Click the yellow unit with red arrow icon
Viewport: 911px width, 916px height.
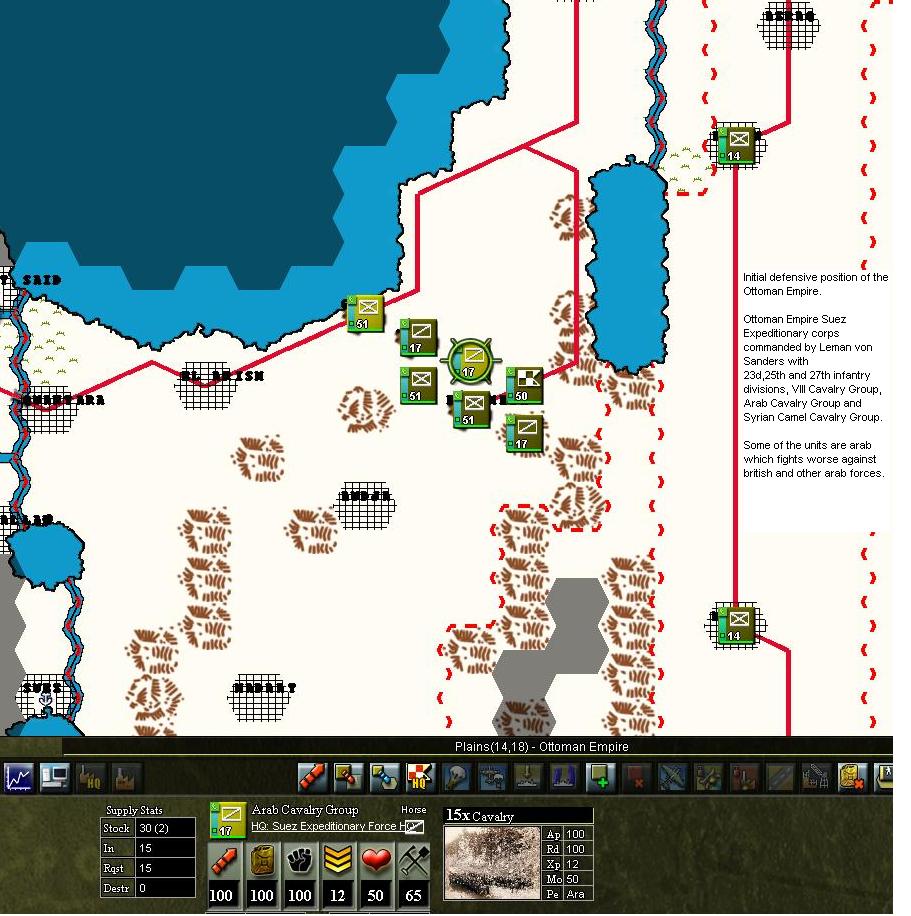[x=348, y=777]
